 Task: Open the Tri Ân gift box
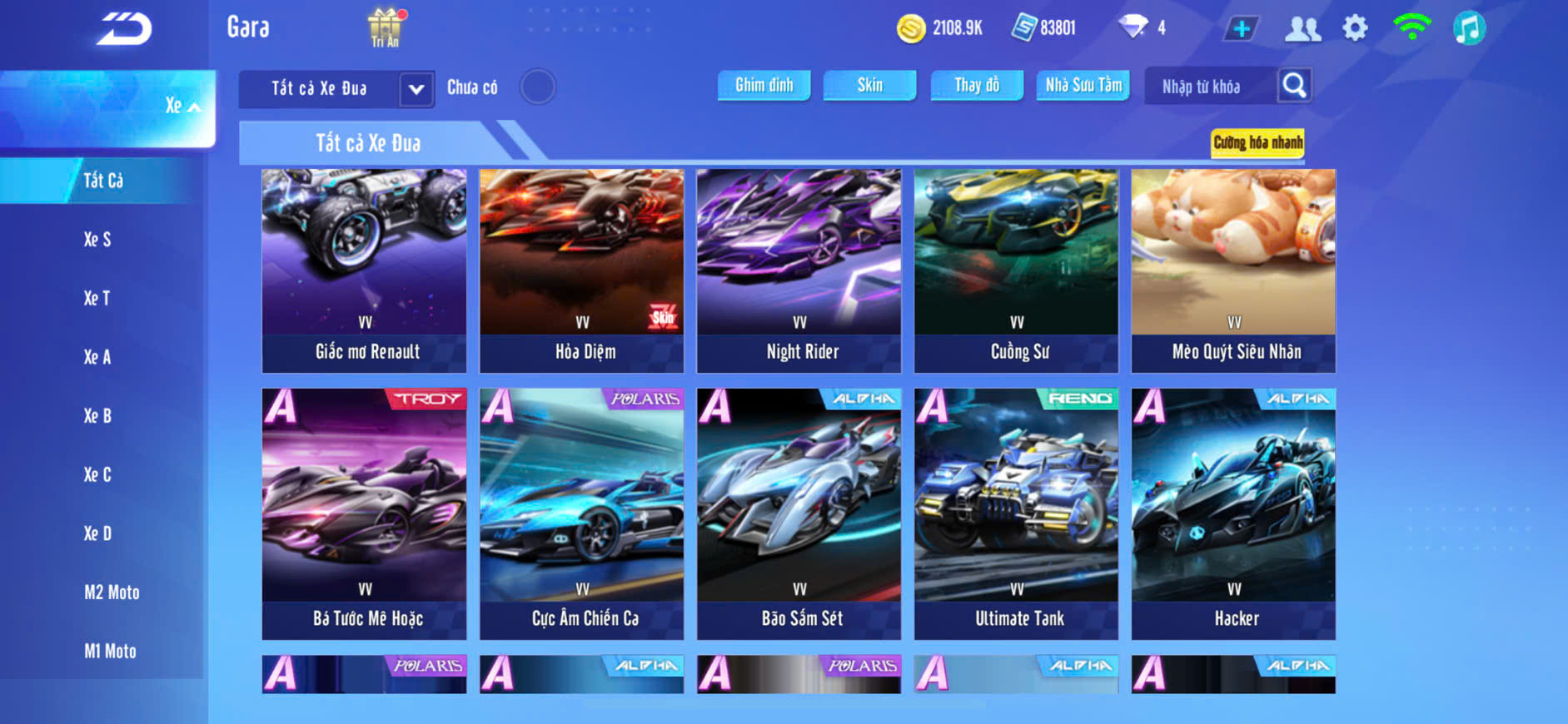385,27
